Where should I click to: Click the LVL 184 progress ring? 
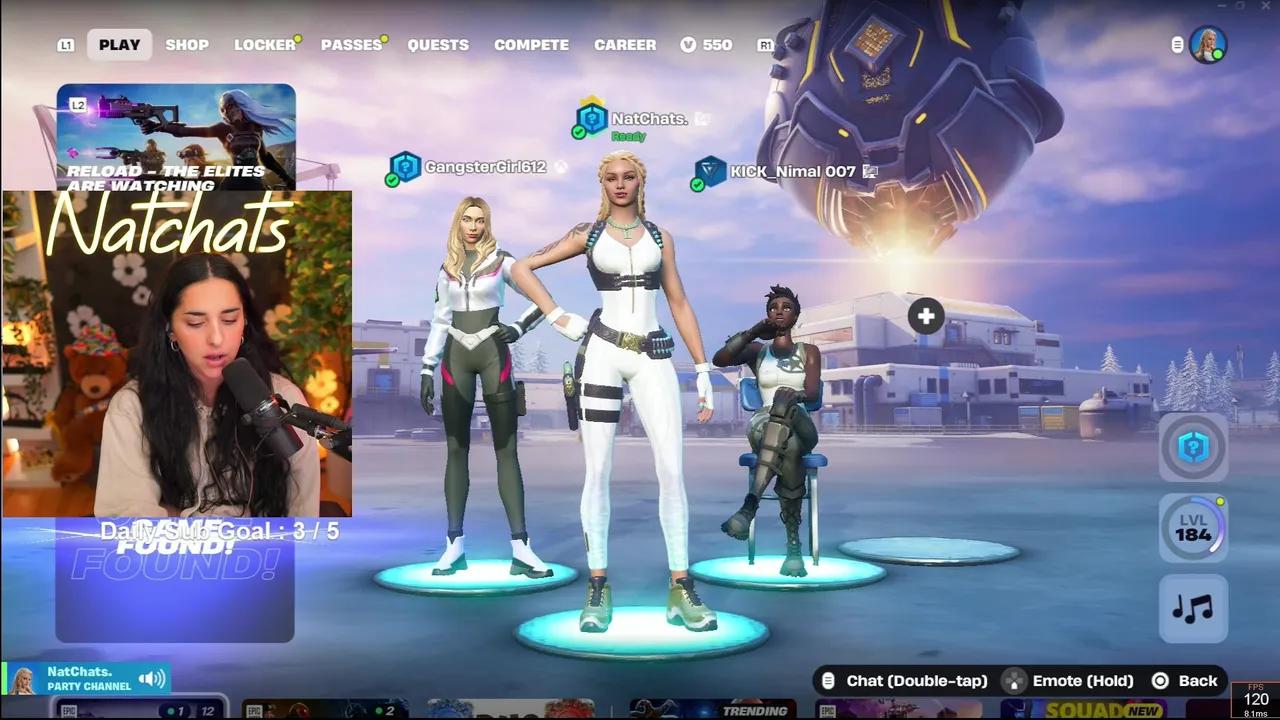click(1193, 528)
